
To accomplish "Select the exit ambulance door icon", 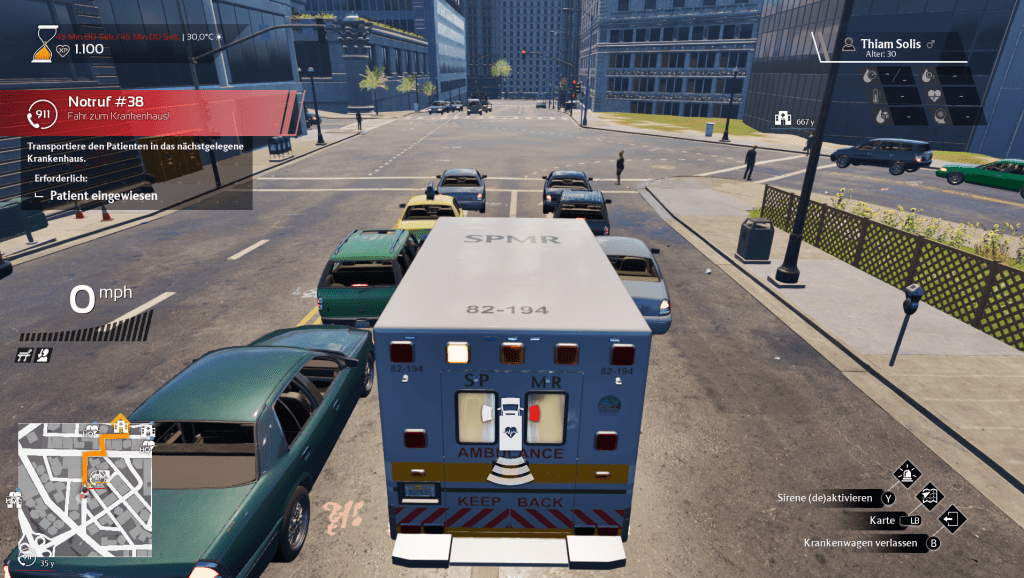I will coord(952,518).
